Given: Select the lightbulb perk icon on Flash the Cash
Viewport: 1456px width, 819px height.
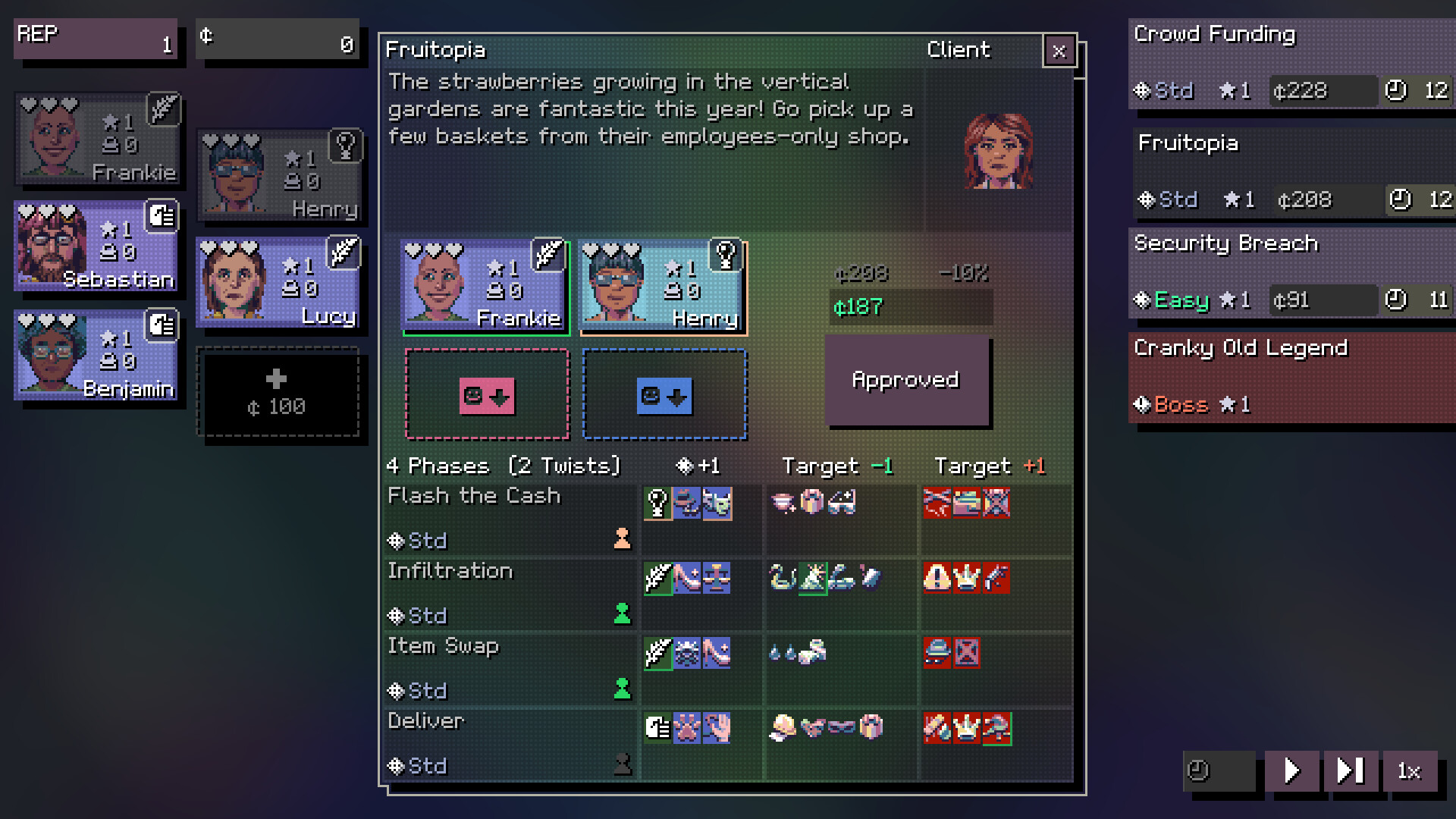Looking at the screenshot, I should pos(657,503).
